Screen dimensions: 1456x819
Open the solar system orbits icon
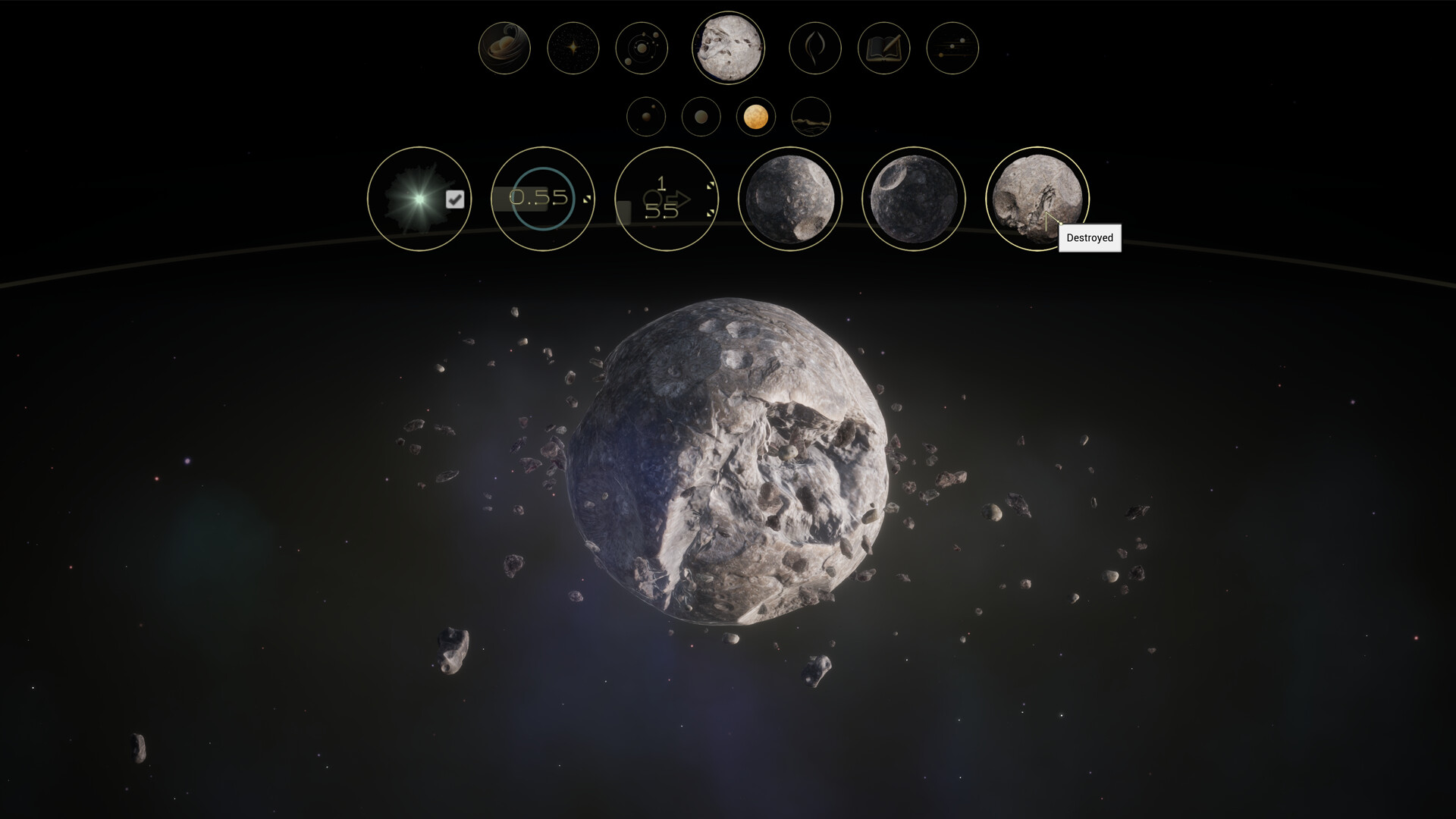click(x=642, y=48)
